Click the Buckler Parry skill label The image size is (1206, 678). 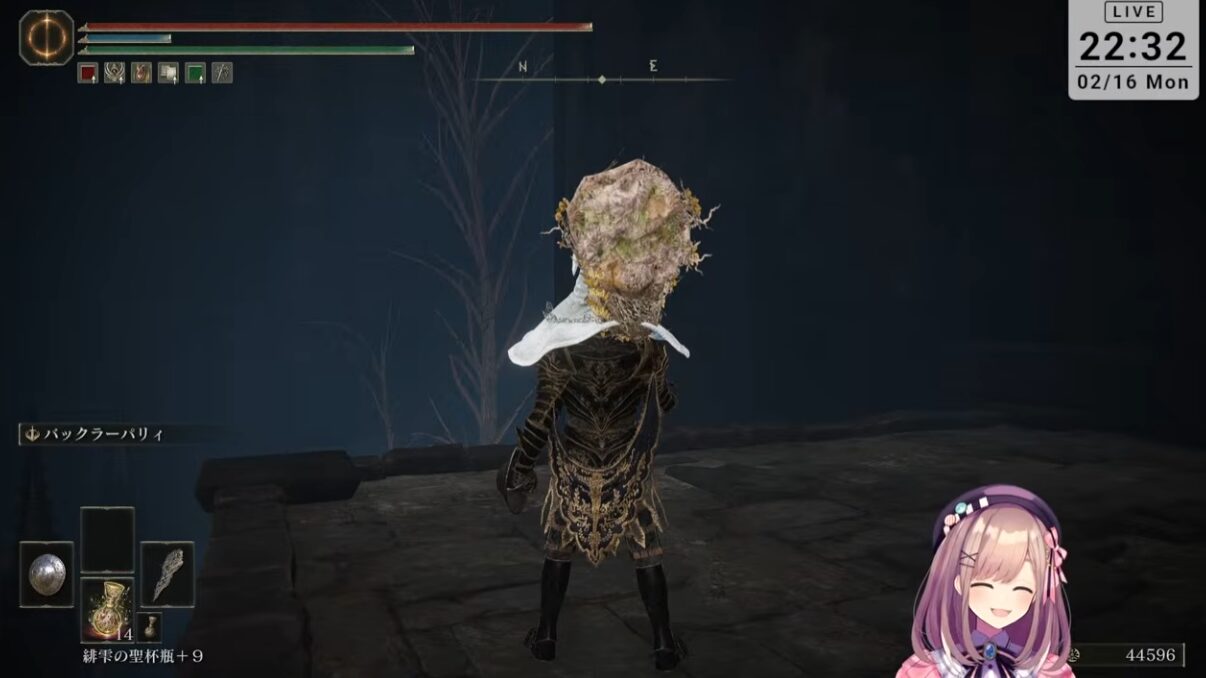(98, 434)
